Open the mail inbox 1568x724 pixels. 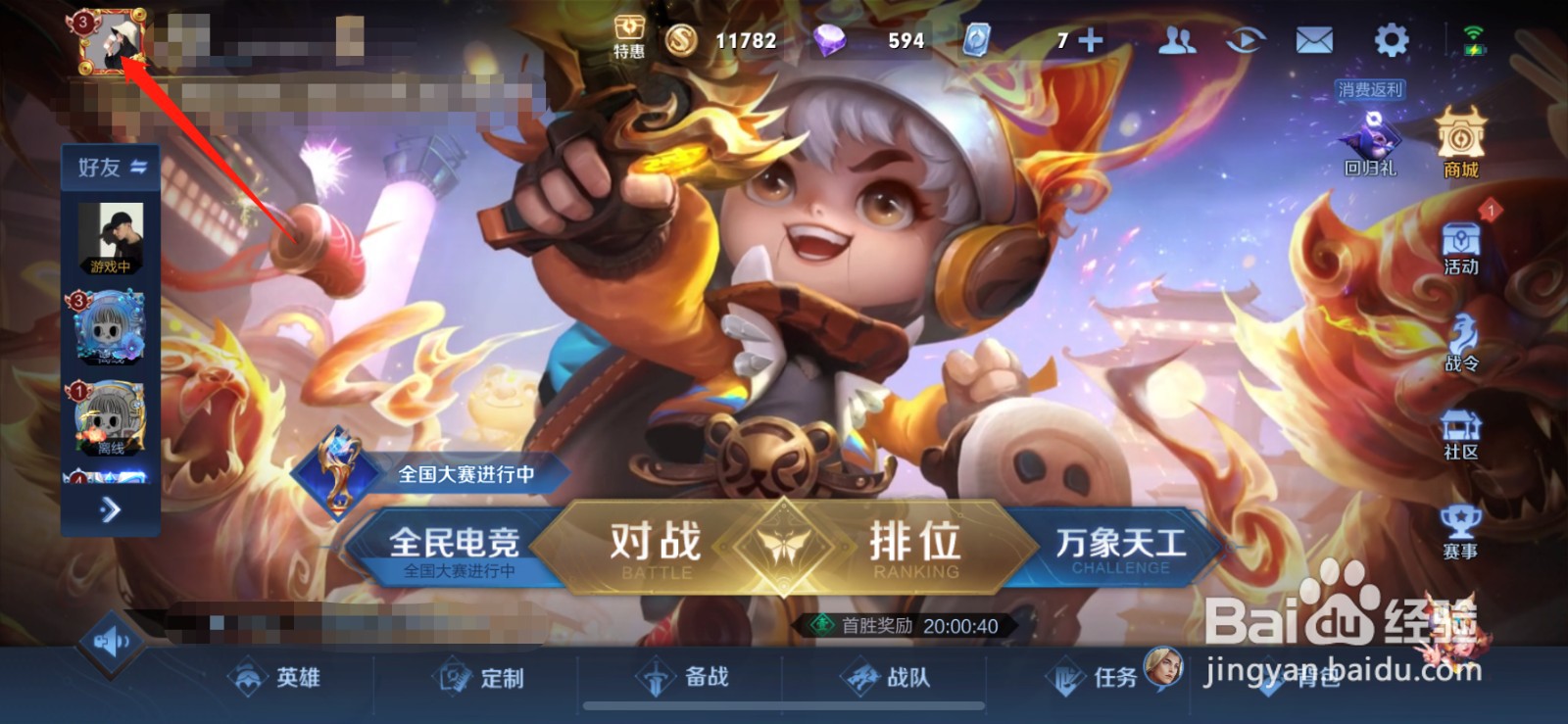click(1316, 39)
